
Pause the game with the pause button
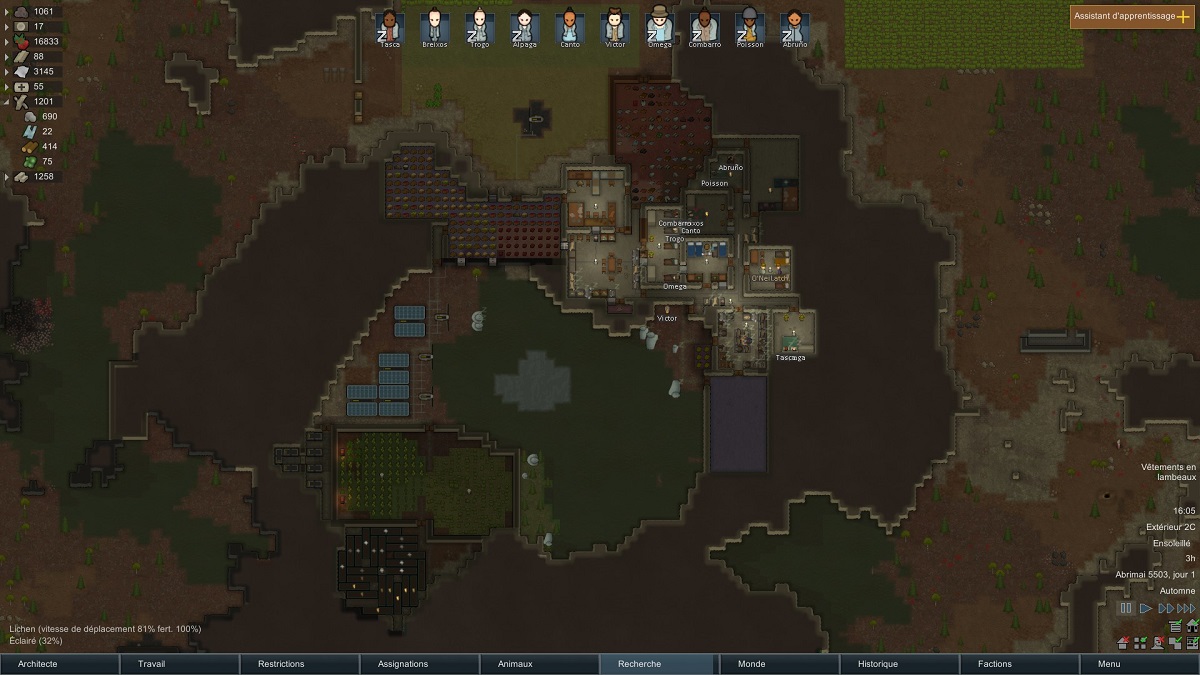pos(1126,608)
